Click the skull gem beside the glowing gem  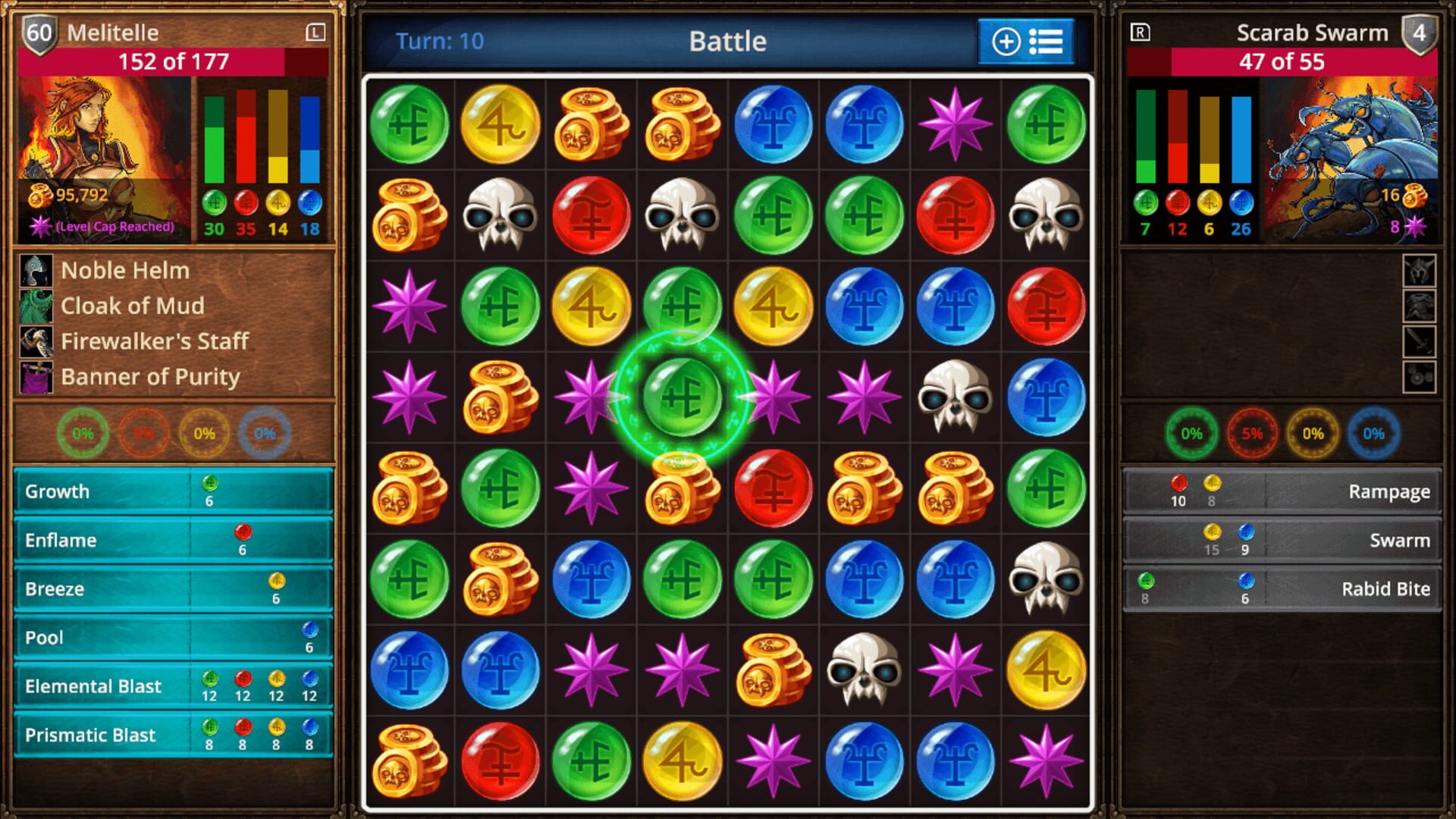955,396
